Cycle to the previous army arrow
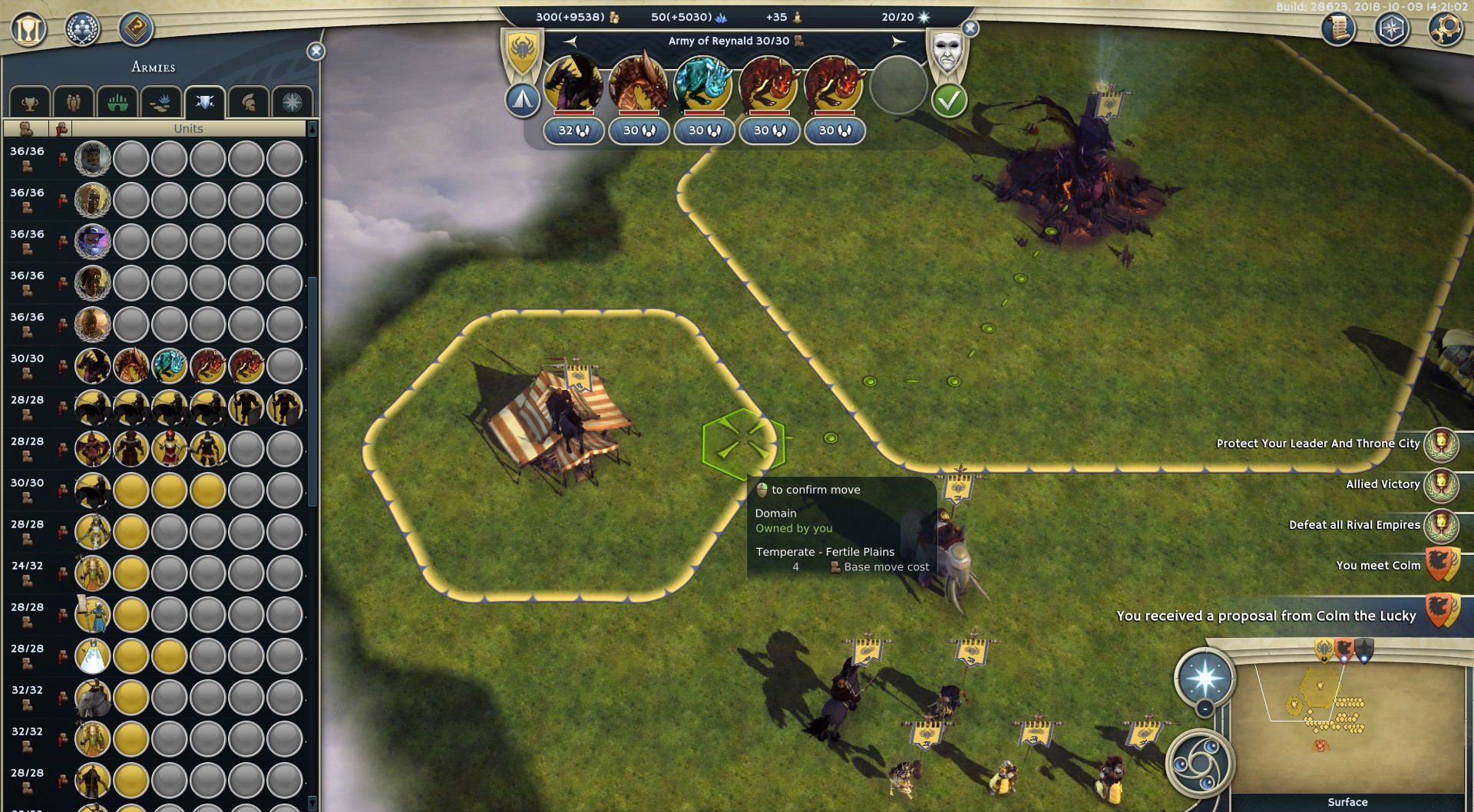Screen dimensions: 1474x812 point(570,41)
